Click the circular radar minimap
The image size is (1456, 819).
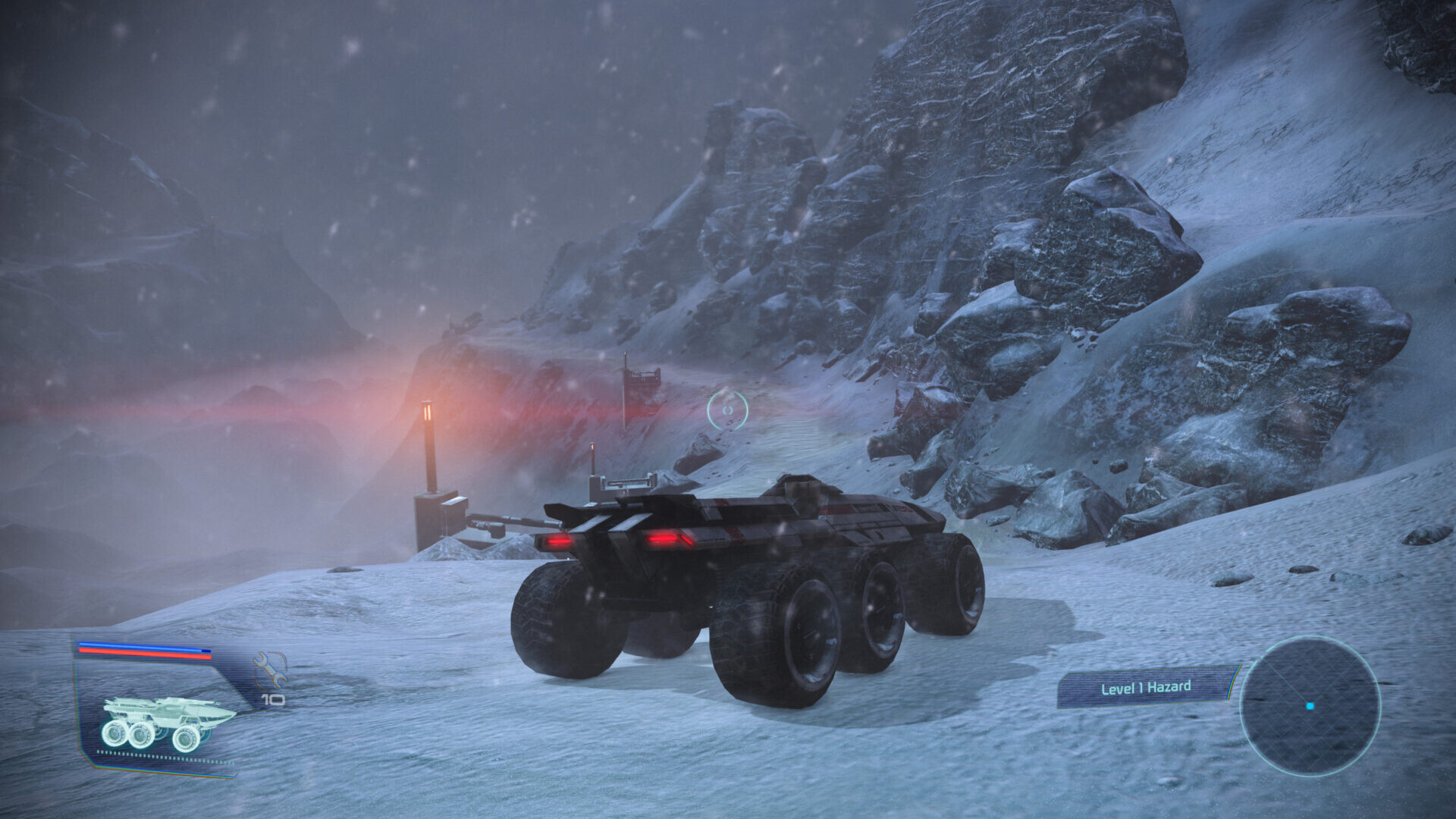pyautogui.click(x=1310, y=706)
